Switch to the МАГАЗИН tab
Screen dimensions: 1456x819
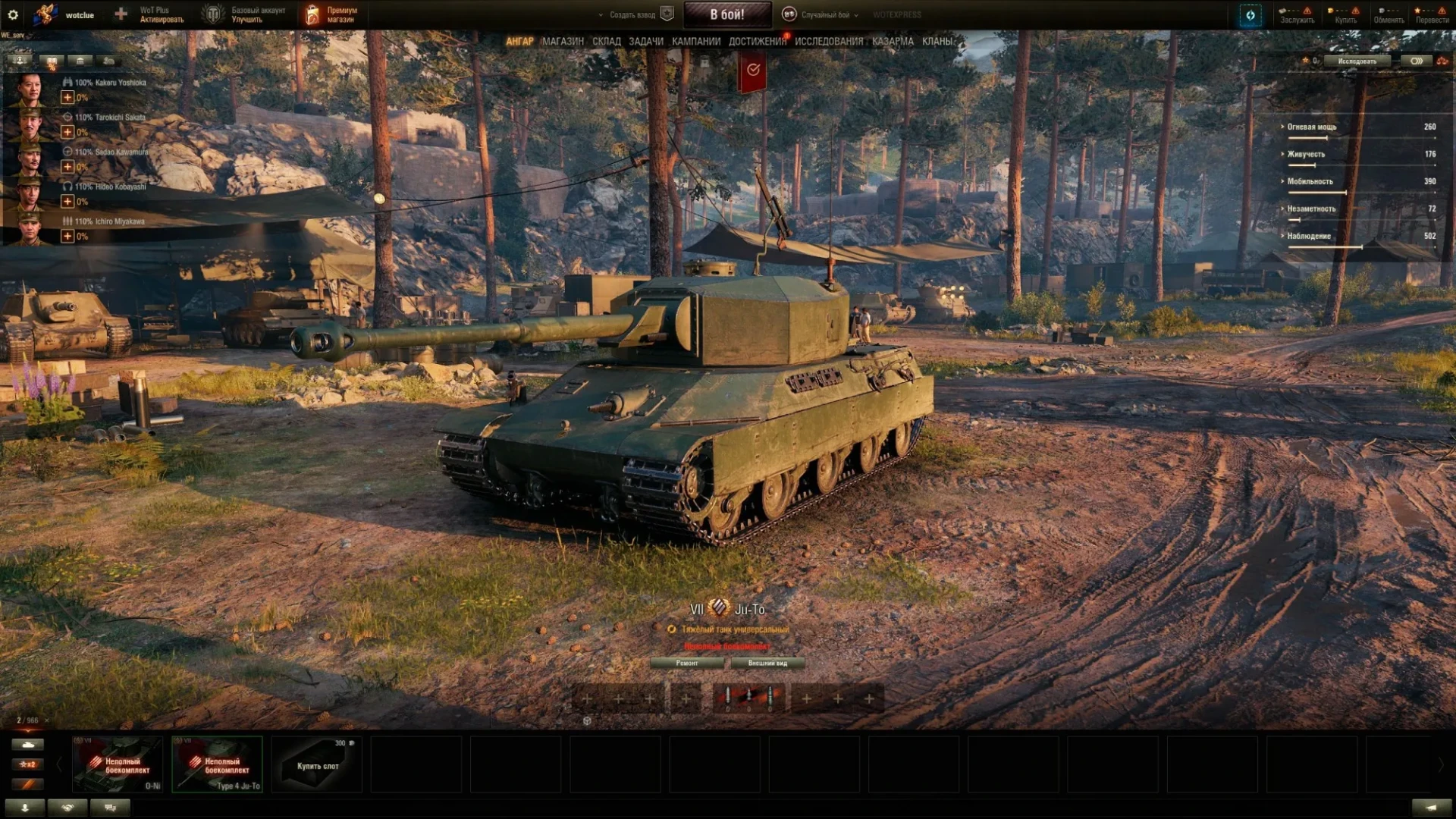pyautogui.click(x=563, y=42)
